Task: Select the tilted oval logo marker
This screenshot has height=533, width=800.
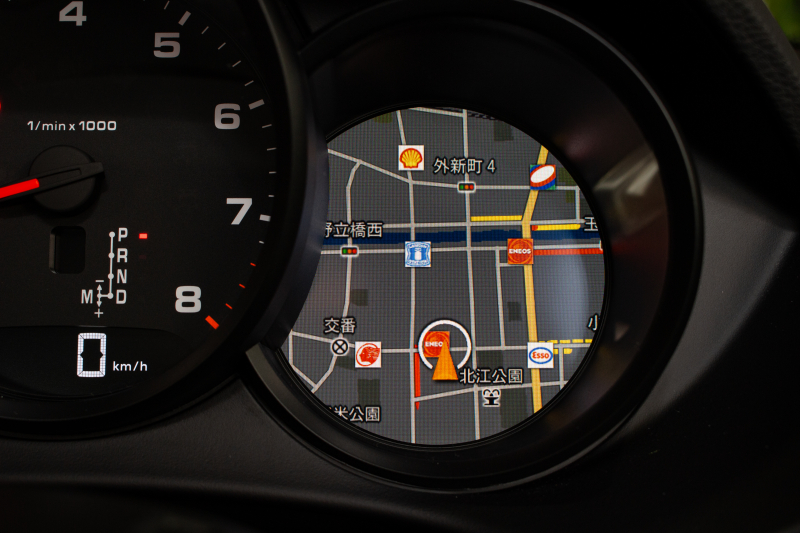Action: point(543,177)
